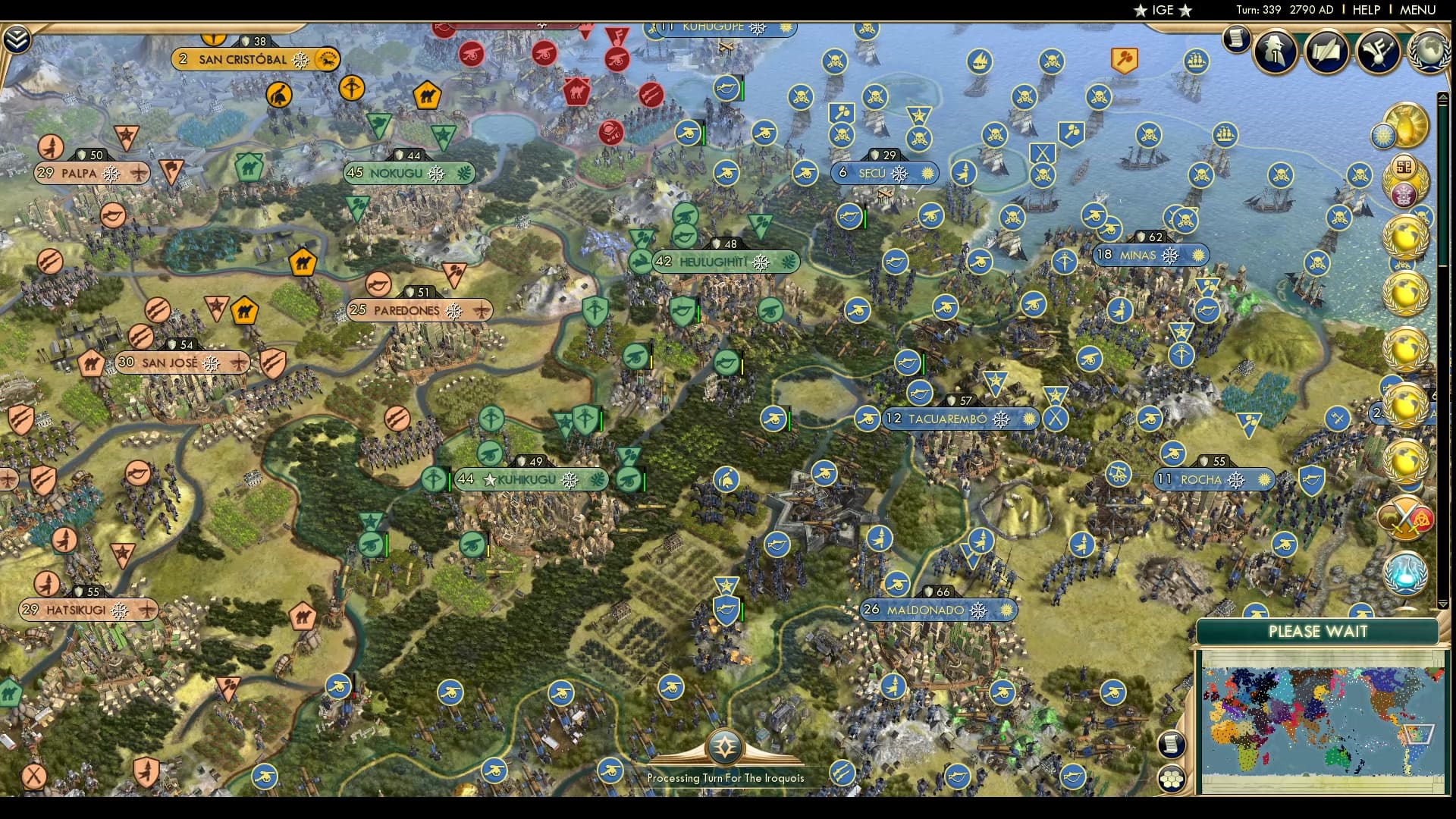Click the purple social policy notification icon
Screen dimensions: 1456x819
1404,194
